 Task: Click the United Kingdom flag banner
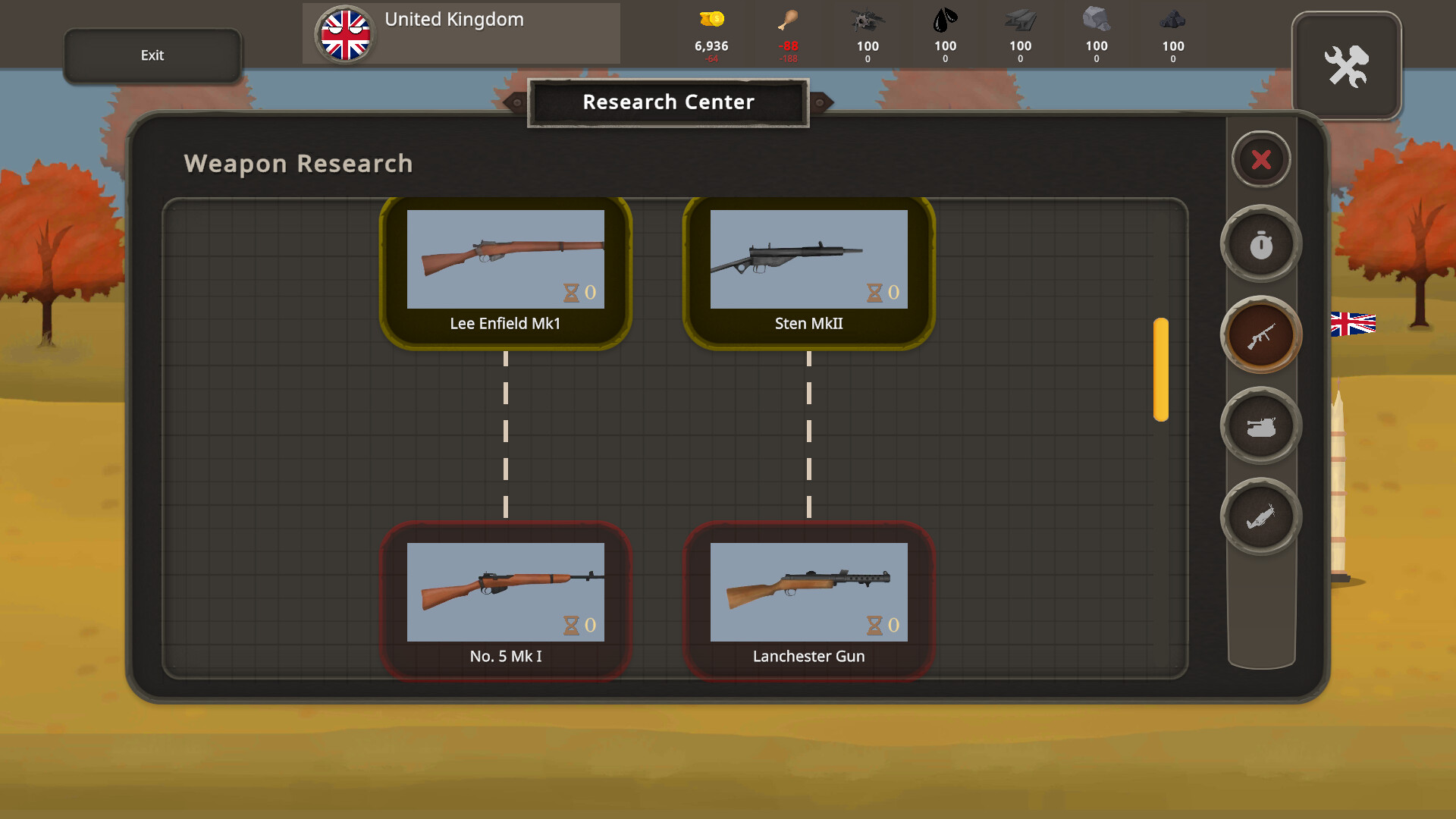tap(346, 33)
